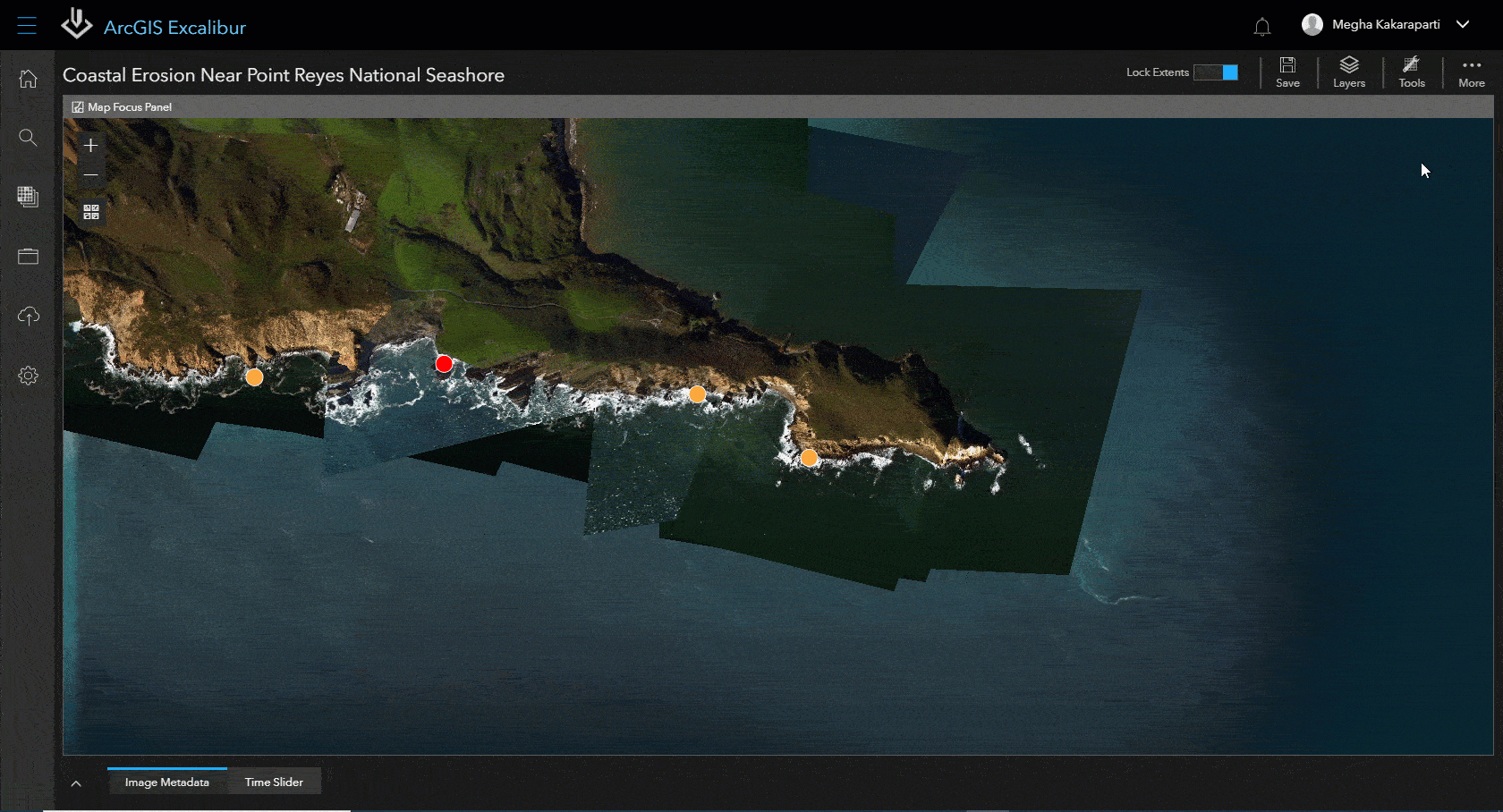Viewport: 1503px width, 812px height.
Task: Open the Tools menu
Action: (x=1412, y=72)
